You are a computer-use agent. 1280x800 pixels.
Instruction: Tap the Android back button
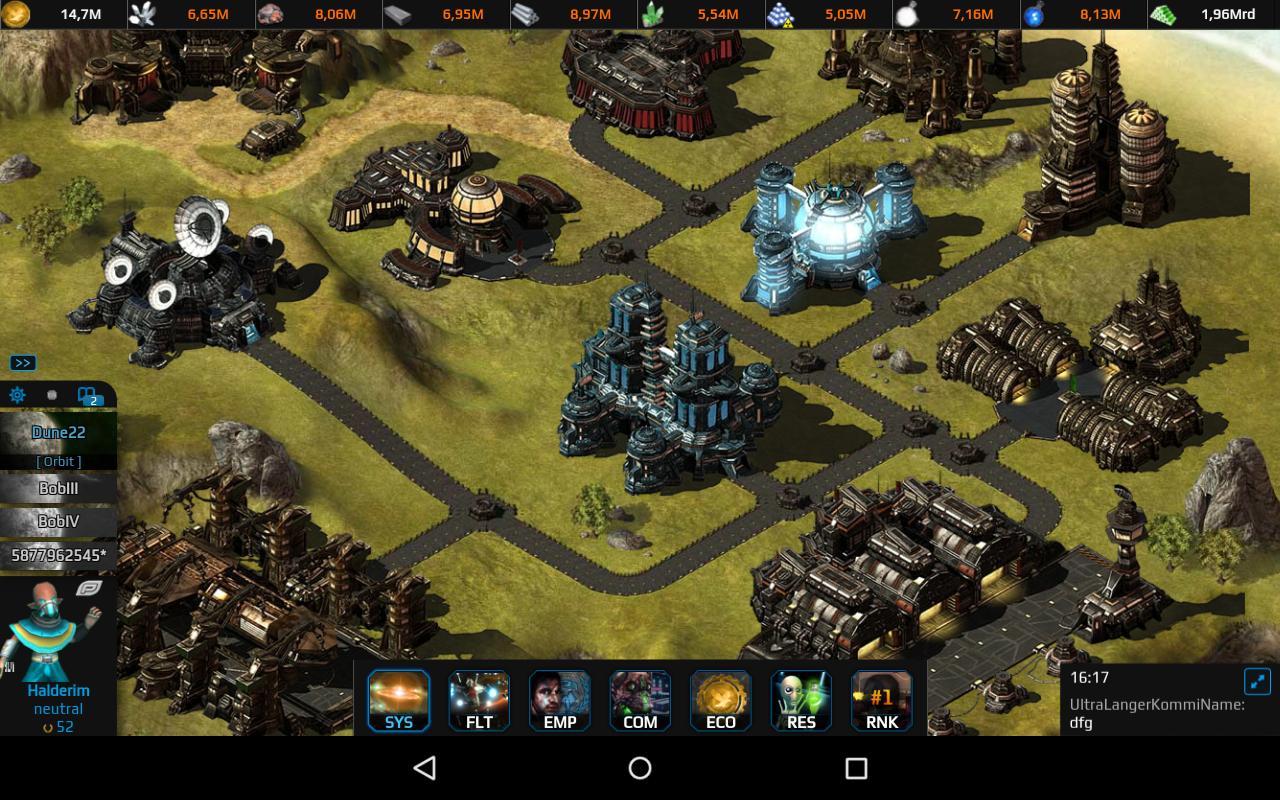pos(425,768)
